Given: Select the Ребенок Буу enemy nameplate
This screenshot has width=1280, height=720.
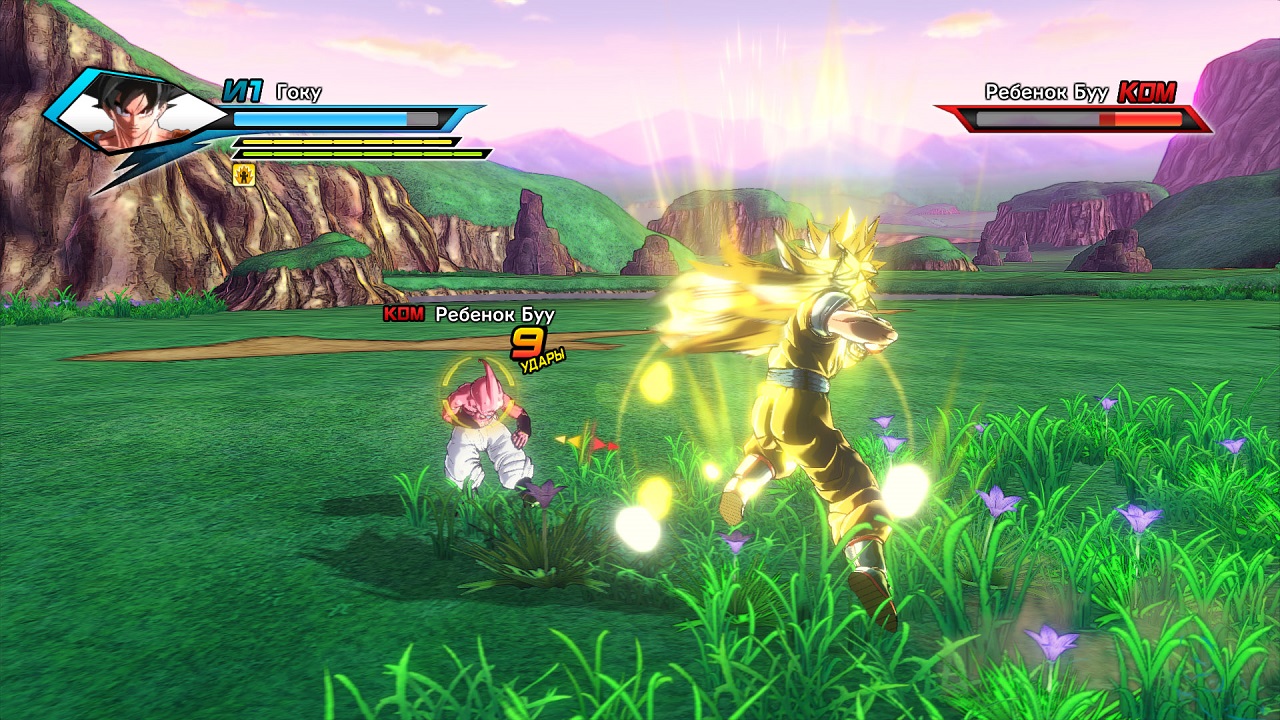Looking at the screenshot, I should pyautogui.click(x=1046, y=93).
